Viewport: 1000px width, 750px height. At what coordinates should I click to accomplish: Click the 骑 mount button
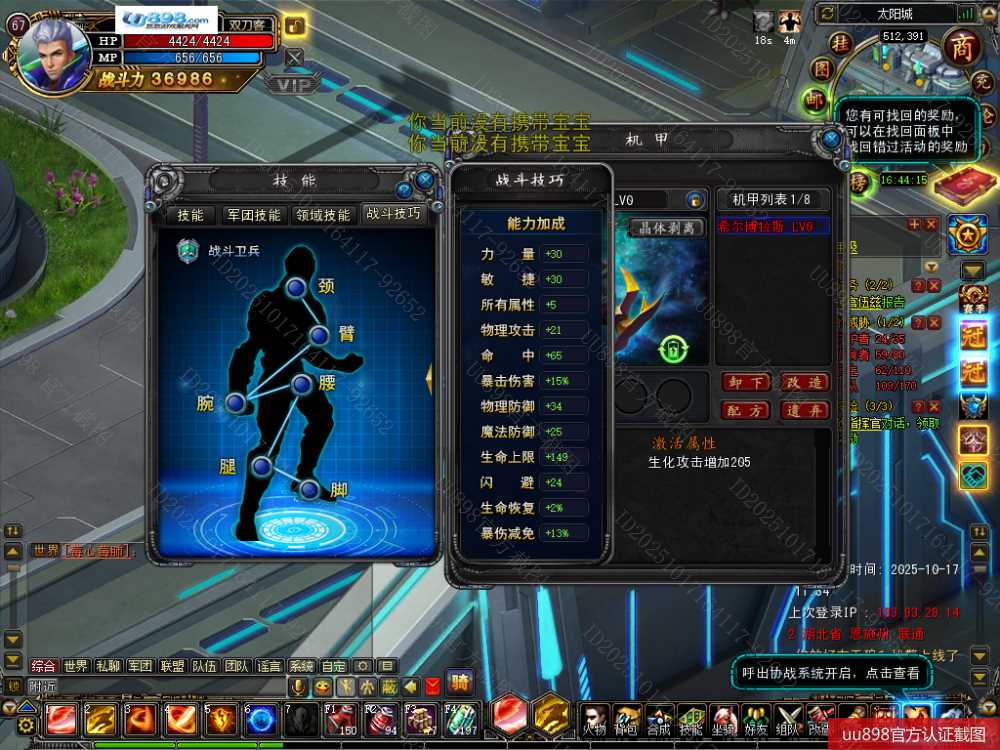point(460,684)
